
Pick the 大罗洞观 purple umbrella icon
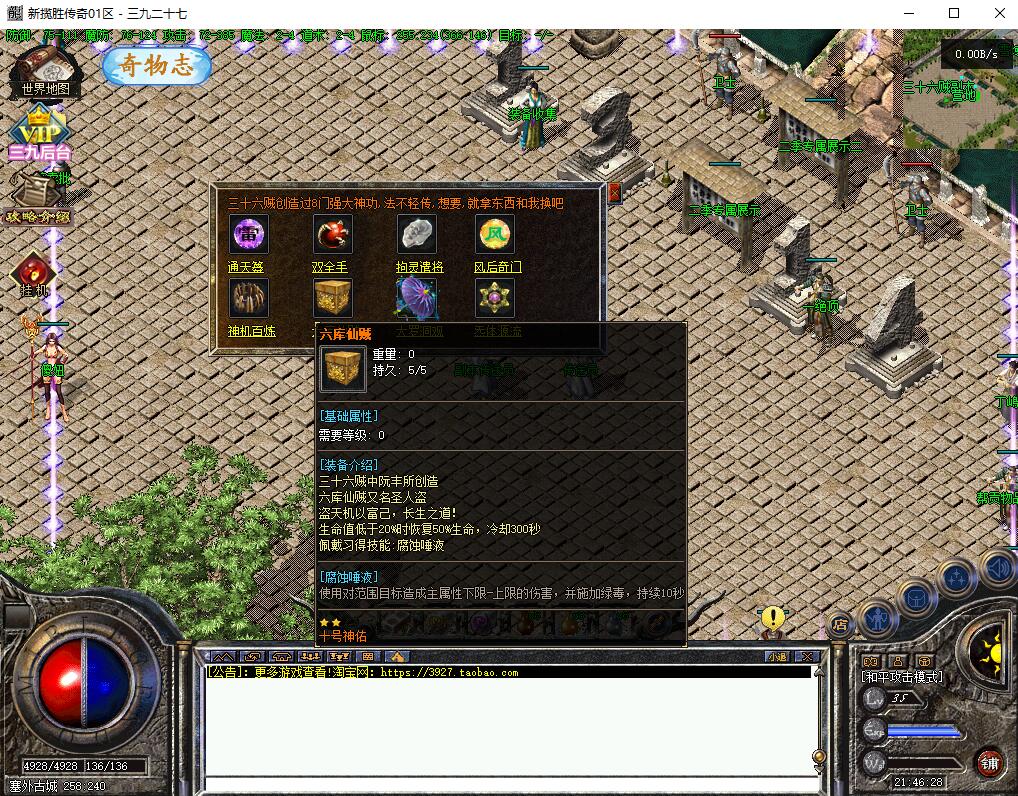click(418, 298)
